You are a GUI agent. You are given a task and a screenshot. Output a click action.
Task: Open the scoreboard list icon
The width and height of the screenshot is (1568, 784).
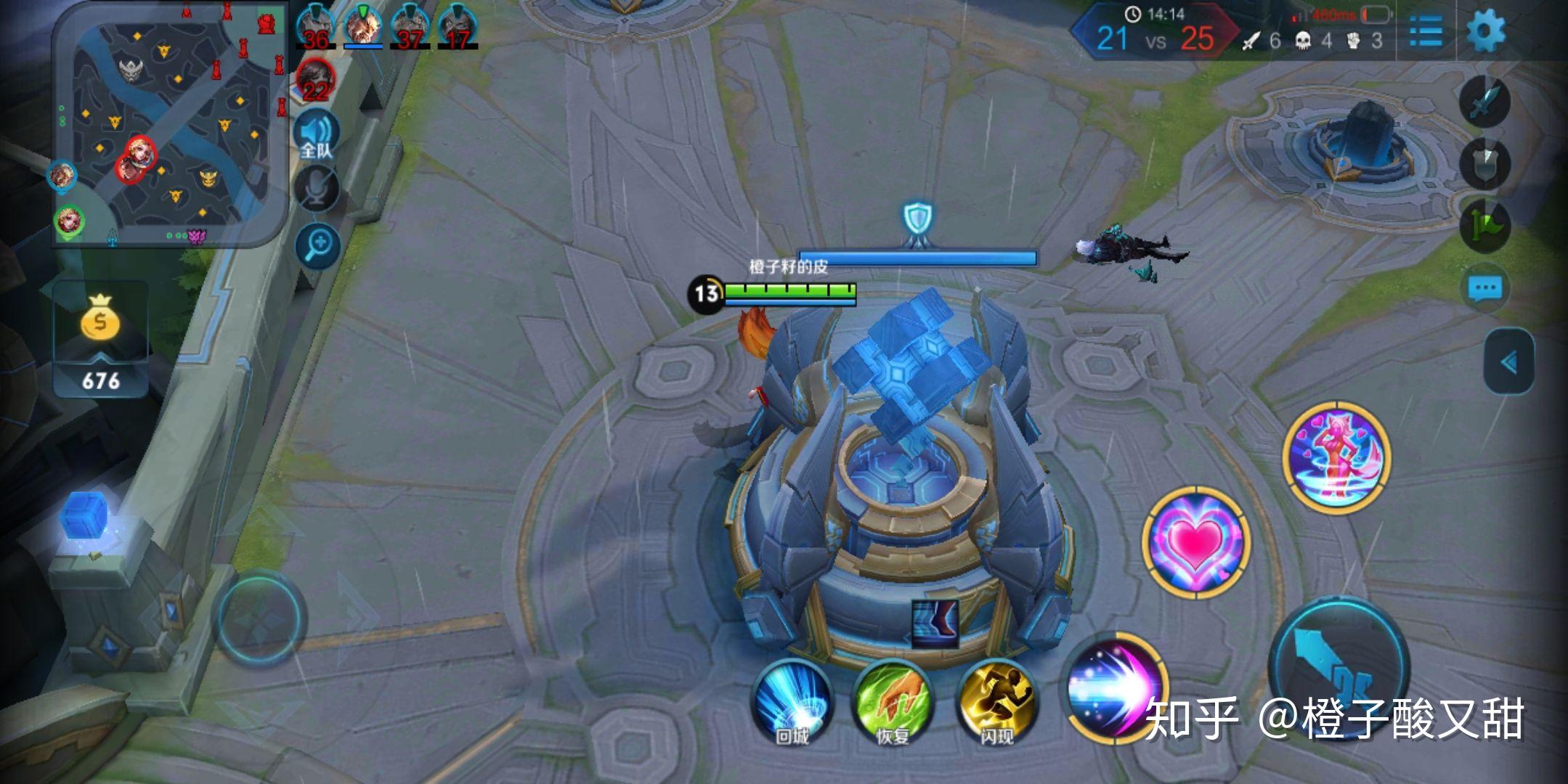[x=1426, y=32]
